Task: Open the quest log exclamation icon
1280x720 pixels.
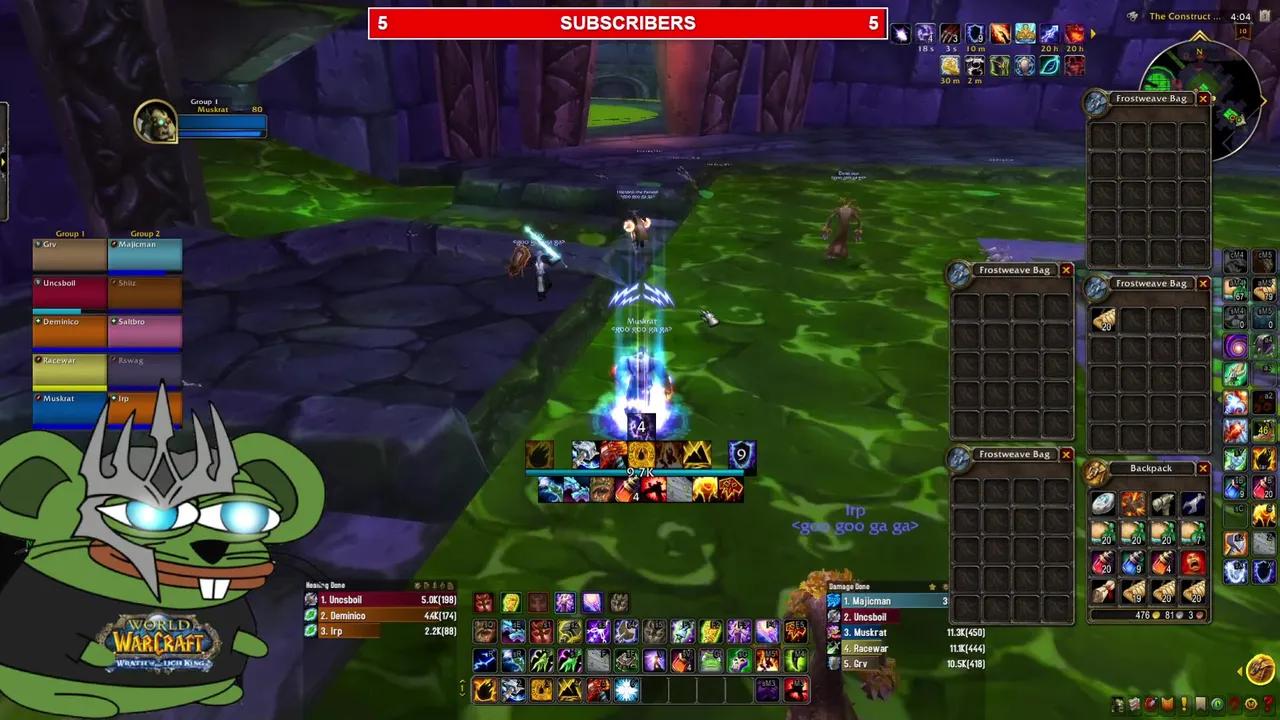Action: 1184,703
